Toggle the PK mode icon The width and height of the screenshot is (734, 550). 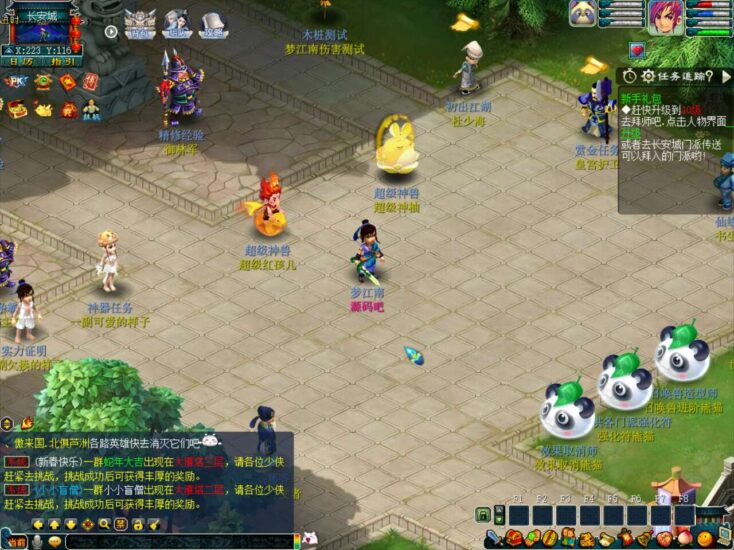pyautogui.click(x=17, y=82)
